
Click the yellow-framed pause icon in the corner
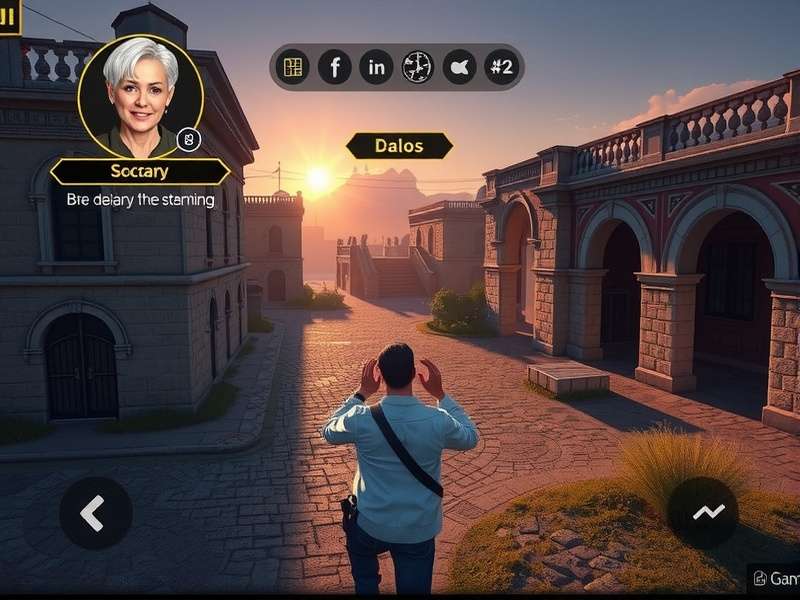(9, 15)
